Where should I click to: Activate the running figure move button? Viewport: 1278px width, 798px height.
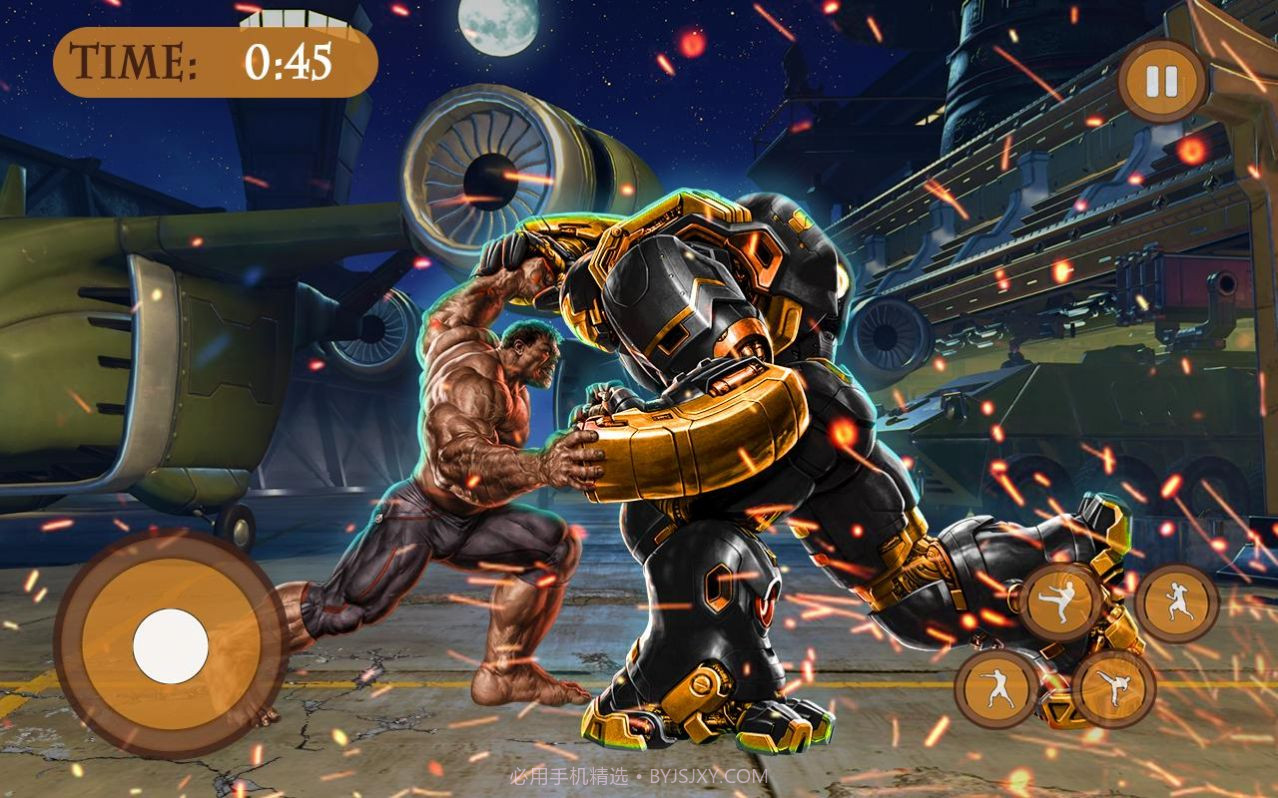point(1176,602)
